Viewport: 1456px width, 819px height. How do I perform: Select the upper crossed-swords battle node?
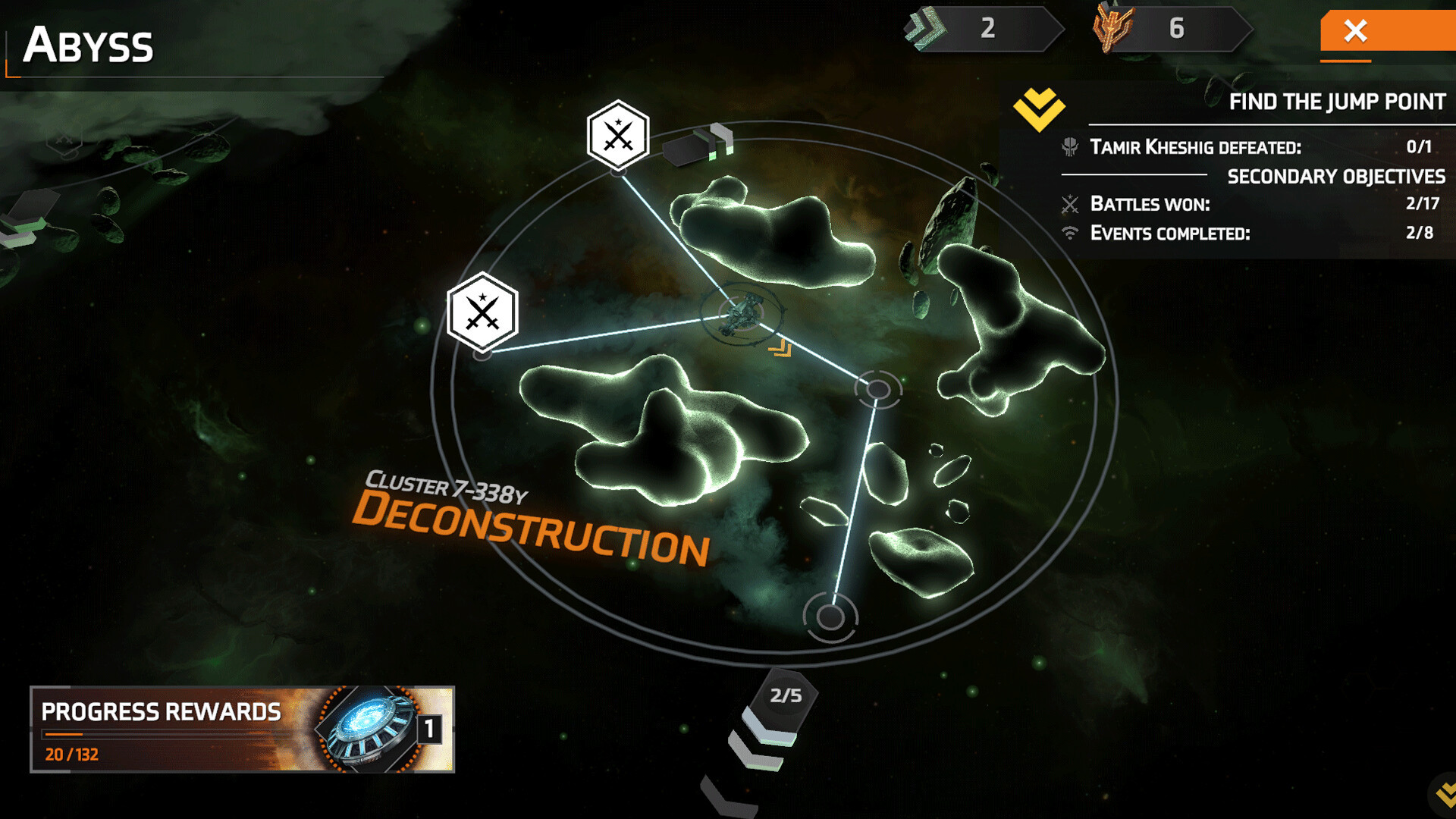(618, 136)
